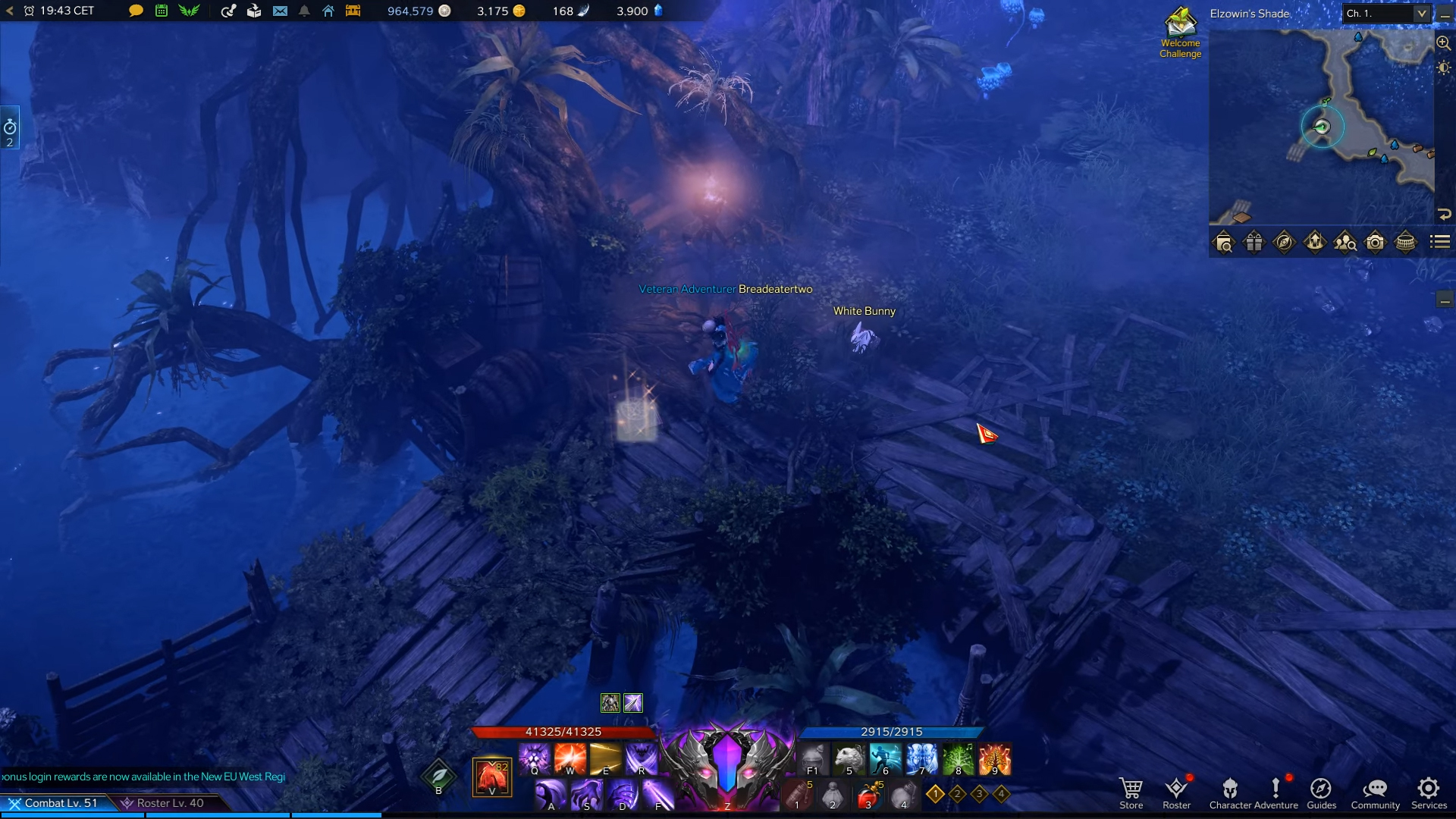Open the mail envelope icon

(280, 11)
